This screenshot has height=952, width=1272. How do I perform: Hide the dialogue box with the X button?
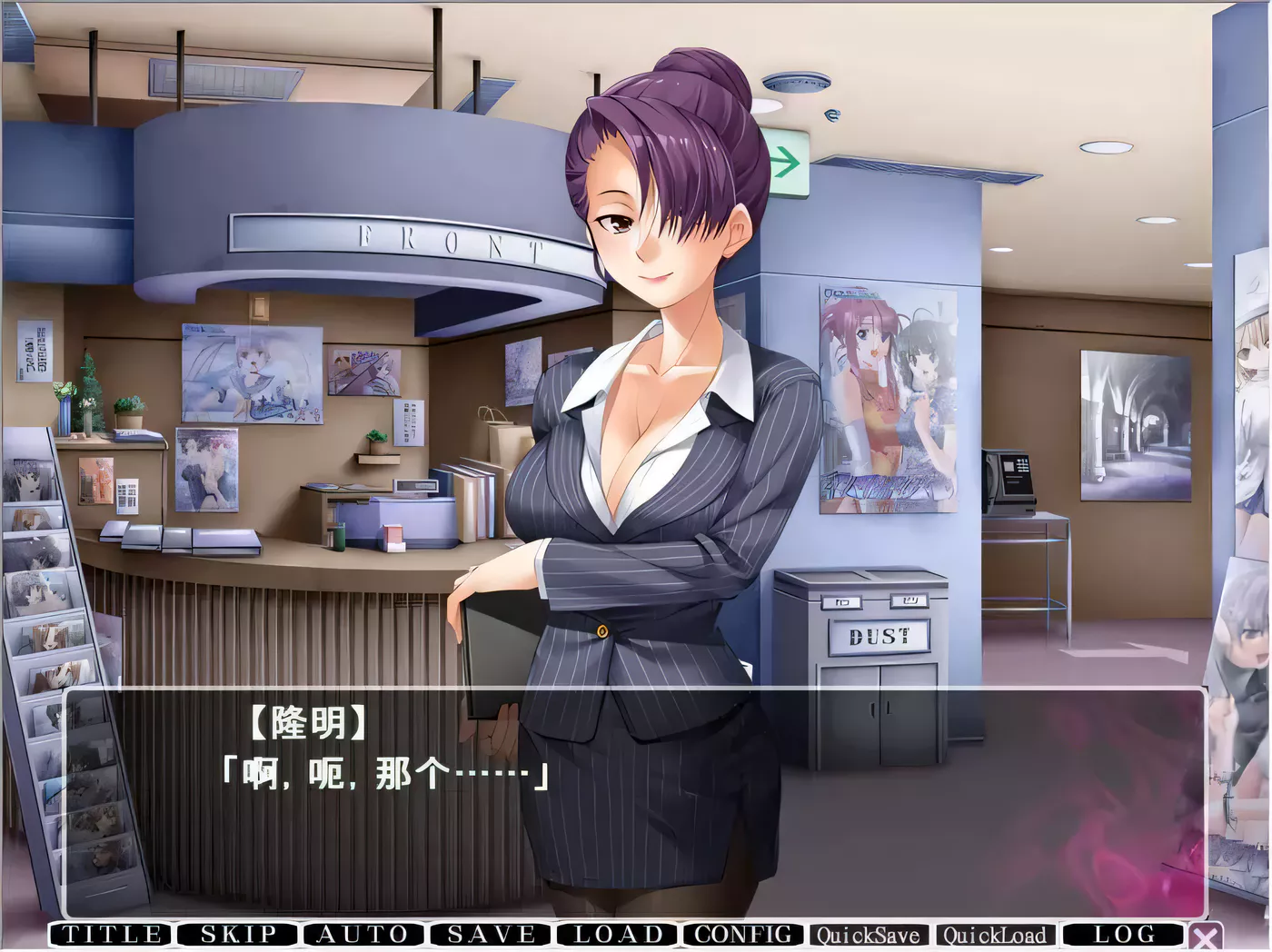1206,937
